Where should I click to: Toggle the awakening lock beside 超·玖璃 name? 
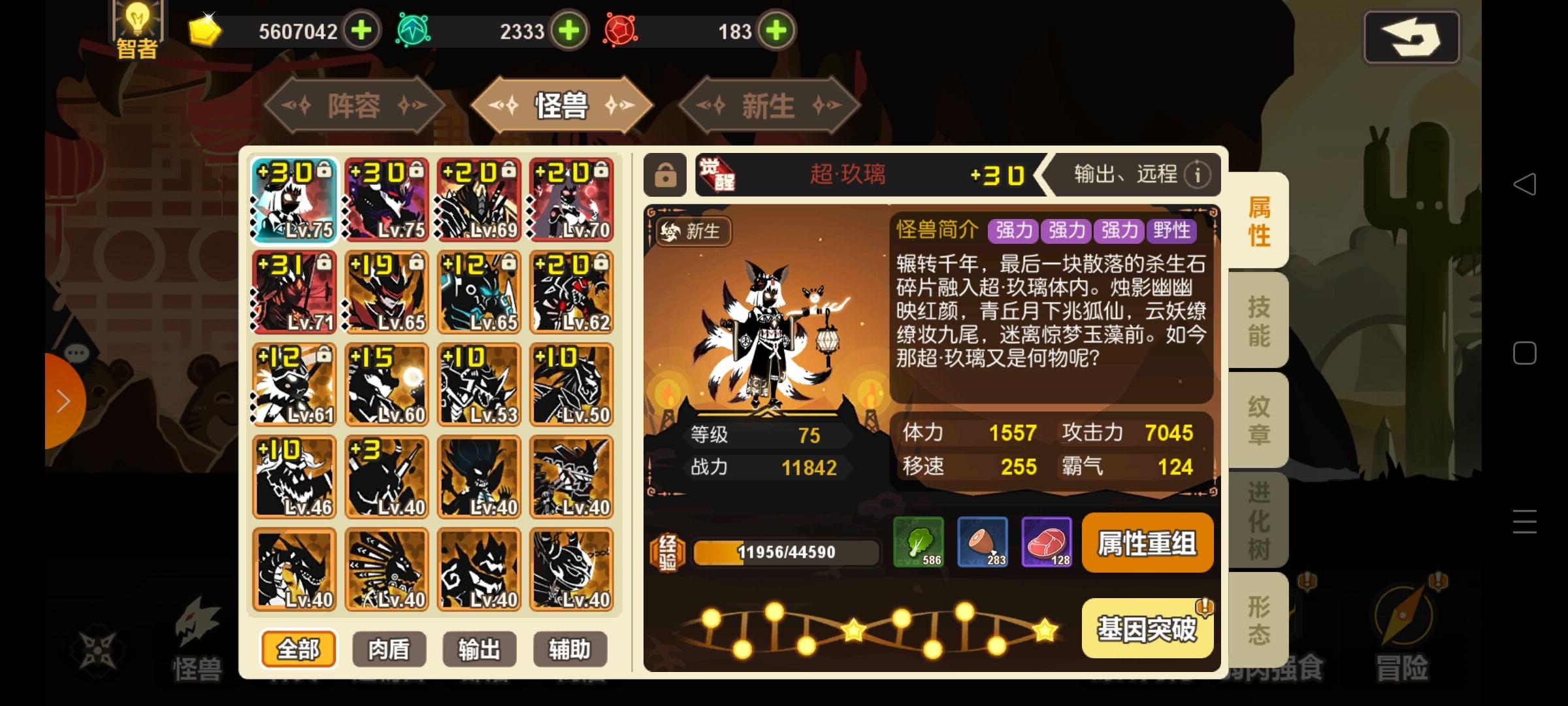[666, 175]
